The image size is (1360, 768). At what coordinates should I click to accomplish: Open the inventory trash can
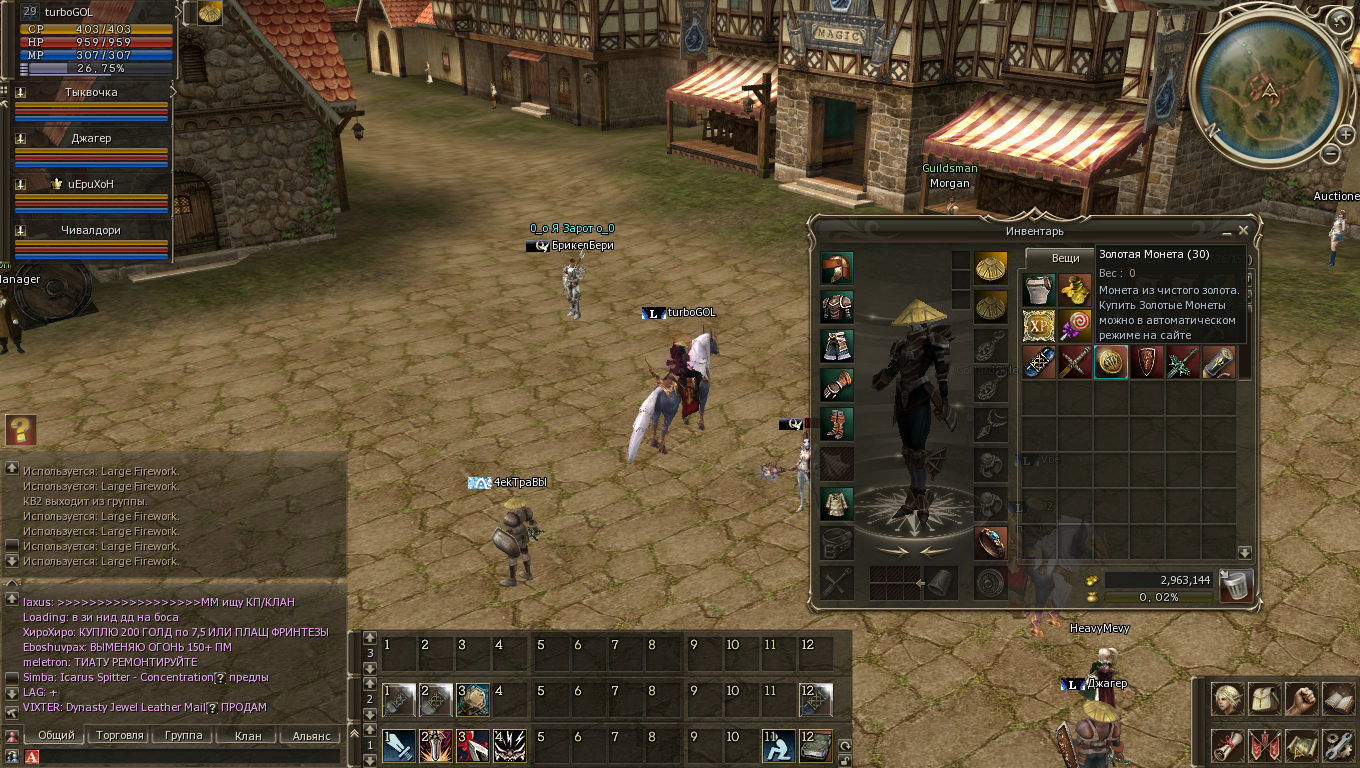pos(1236,586)
